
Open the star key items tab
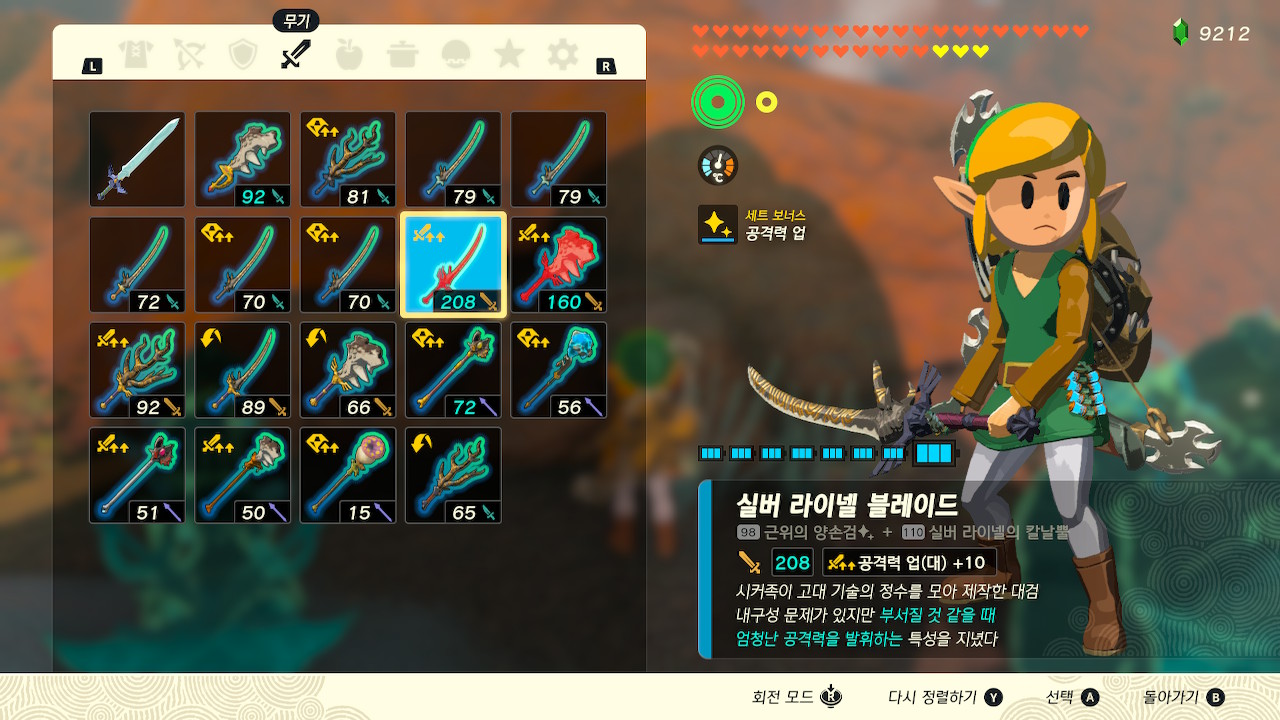pyautogui.click(x=509, y=54)
